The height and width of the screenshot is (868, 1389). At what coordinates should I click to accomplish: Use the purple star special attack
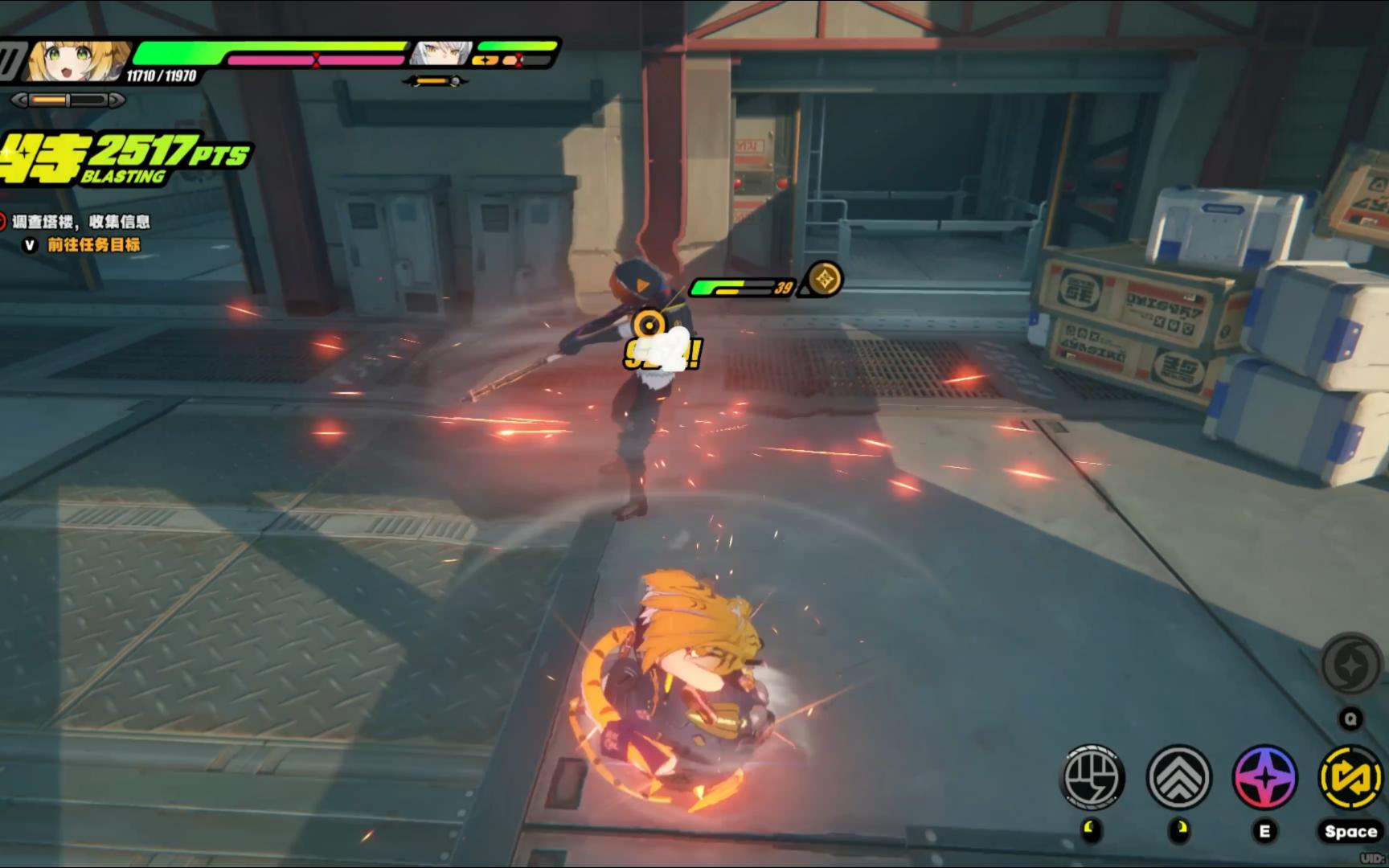1264,777
